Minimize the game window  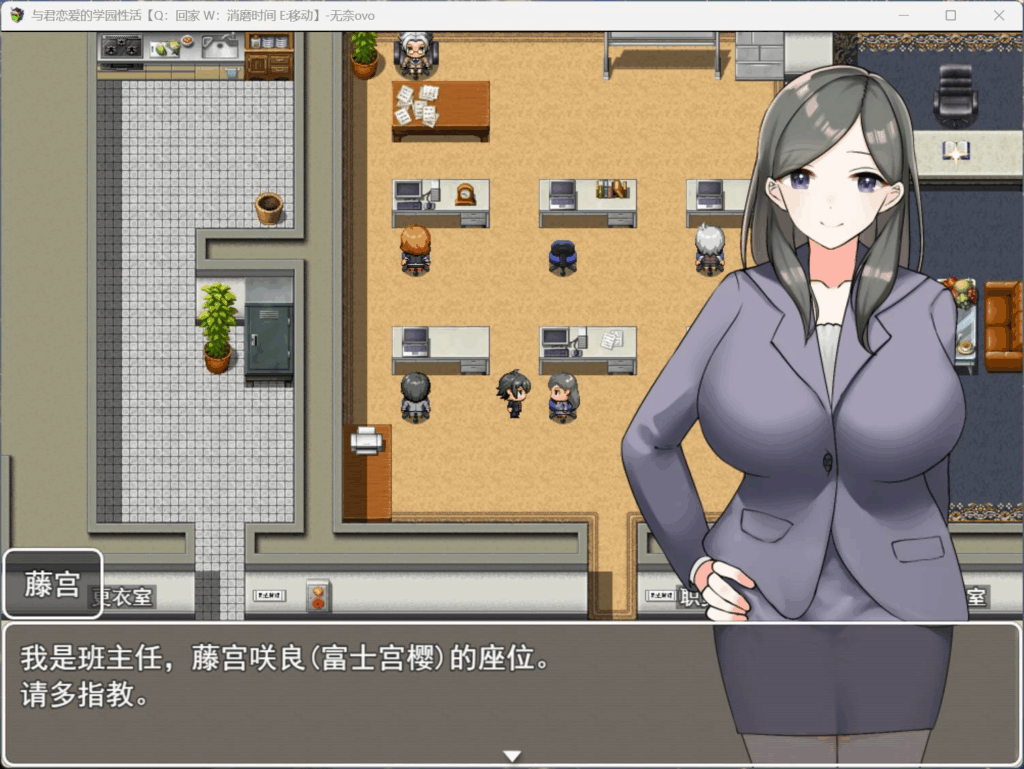pyautogui.click(x=904, y=15)
